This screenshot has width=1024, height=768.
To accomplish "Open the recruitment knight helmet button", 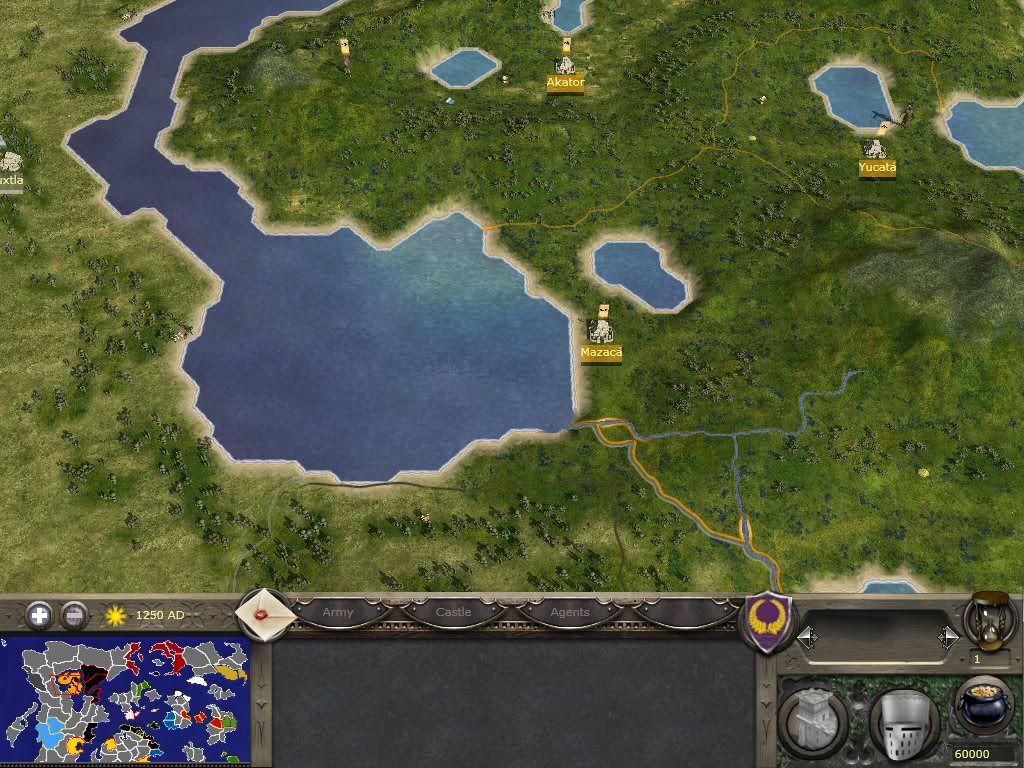I will click(x=903, y=721).
